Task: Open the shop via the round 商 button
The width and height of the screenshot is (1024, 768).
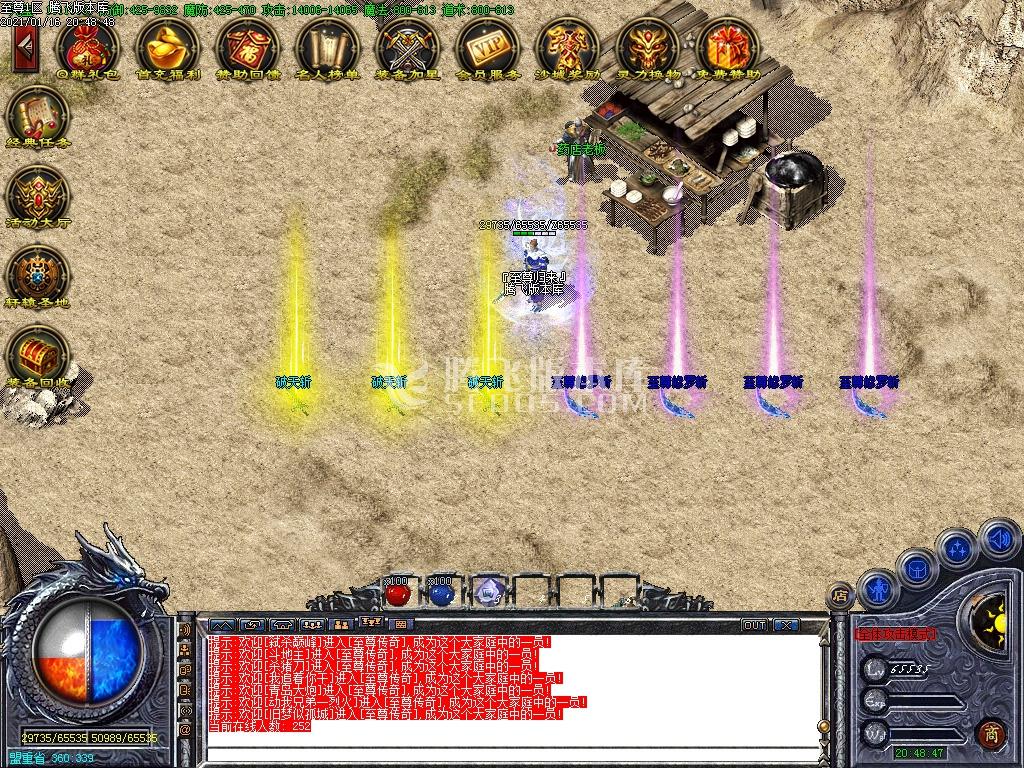Action: pos(990,733)
